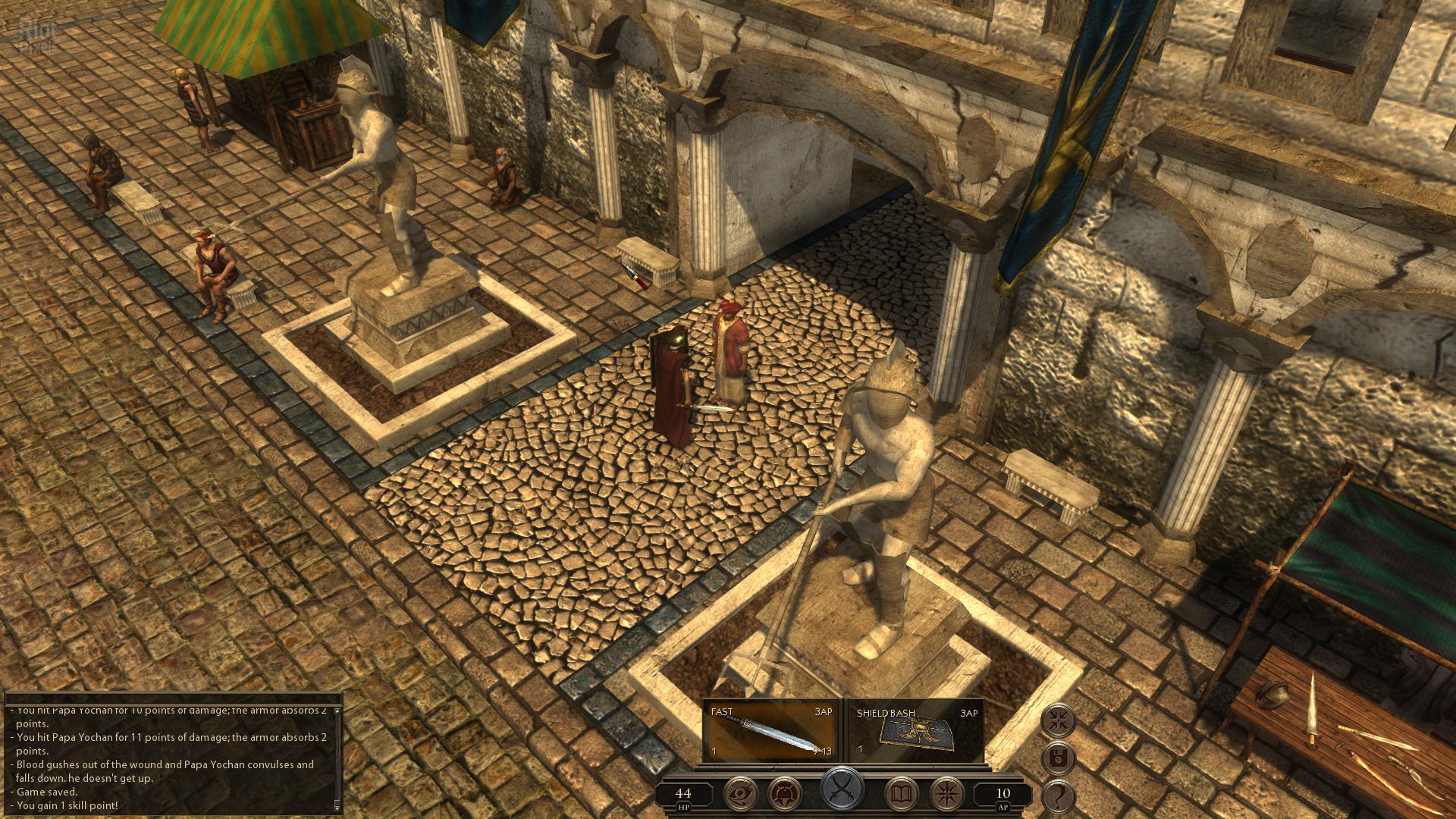The width and height of the screenshot is (1456, 819).
Task: Click the four inward arrows button
Action: pyautogui.click(x=1059, y=720)
